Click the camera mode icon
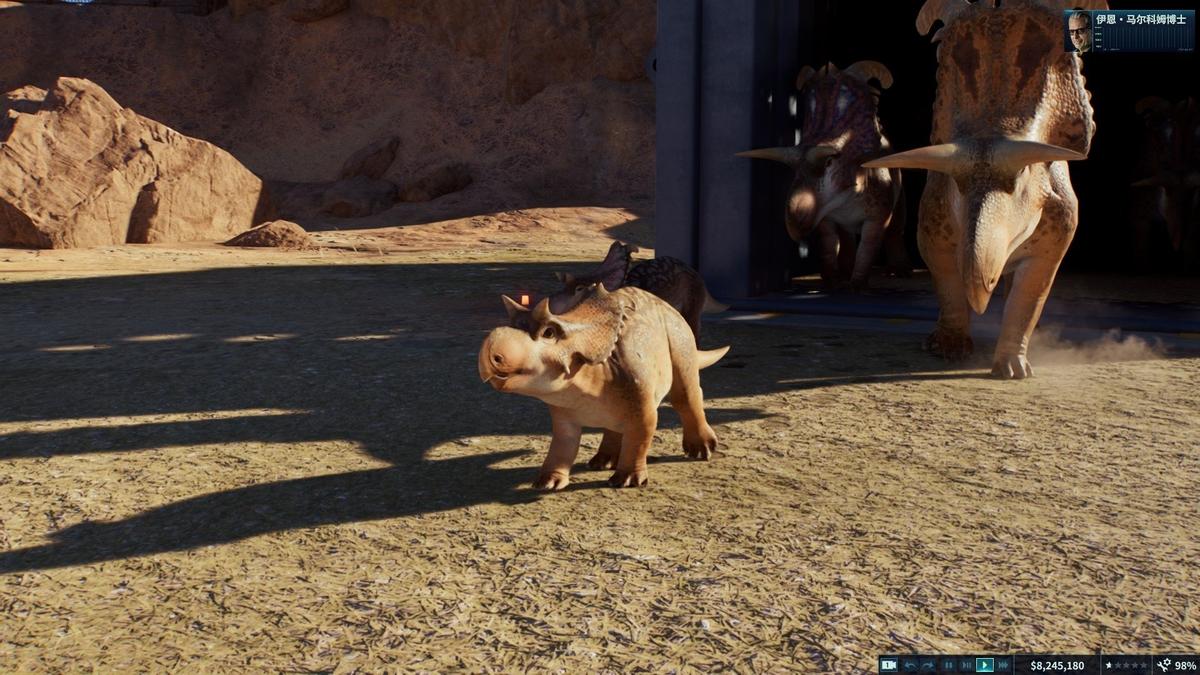The width and height of the screenshot is (1200, 675). pyautogui.click(x=888, y=665)
